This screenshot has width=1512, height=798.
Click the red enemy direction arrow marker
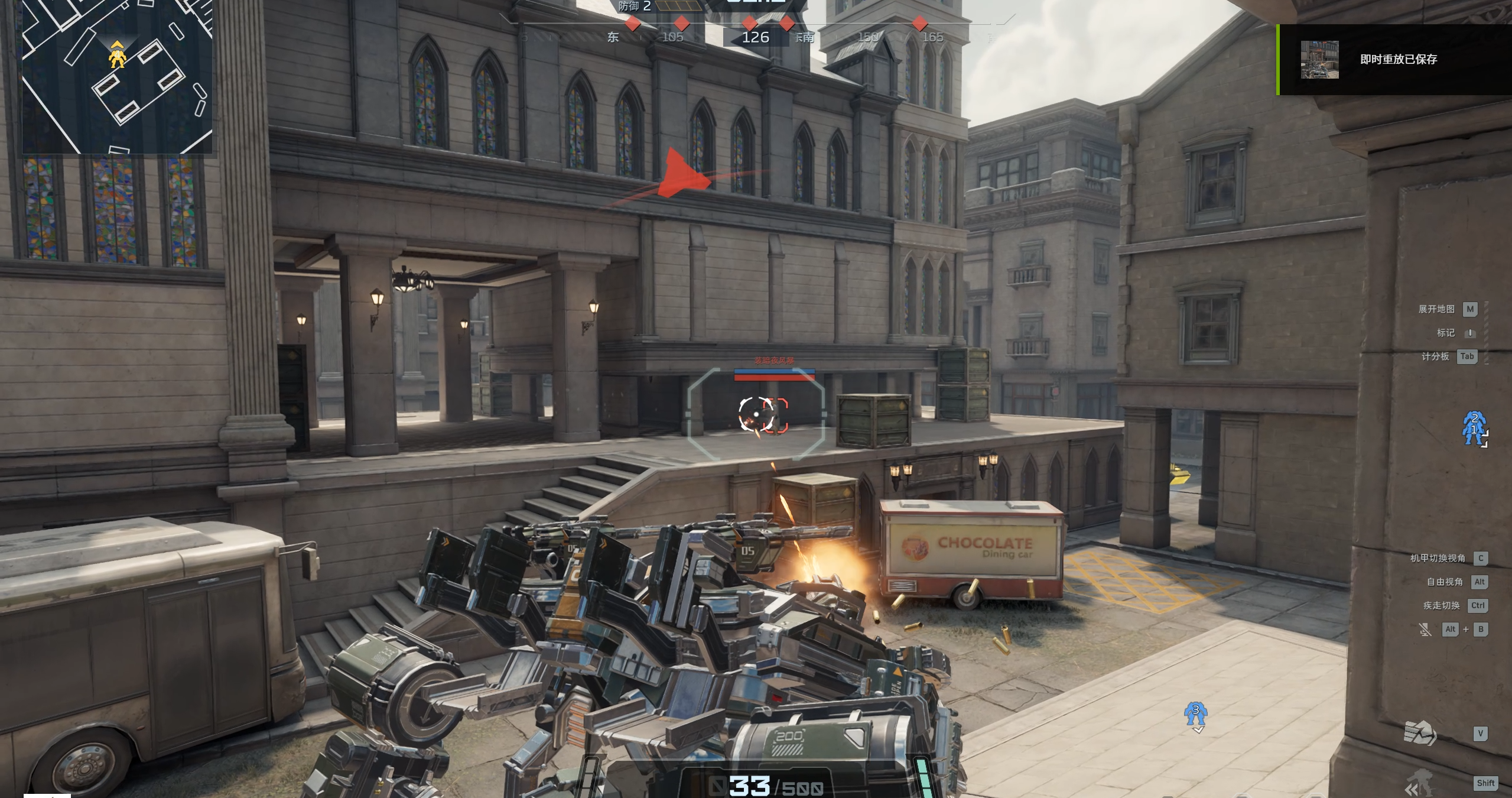click(682, 174)
